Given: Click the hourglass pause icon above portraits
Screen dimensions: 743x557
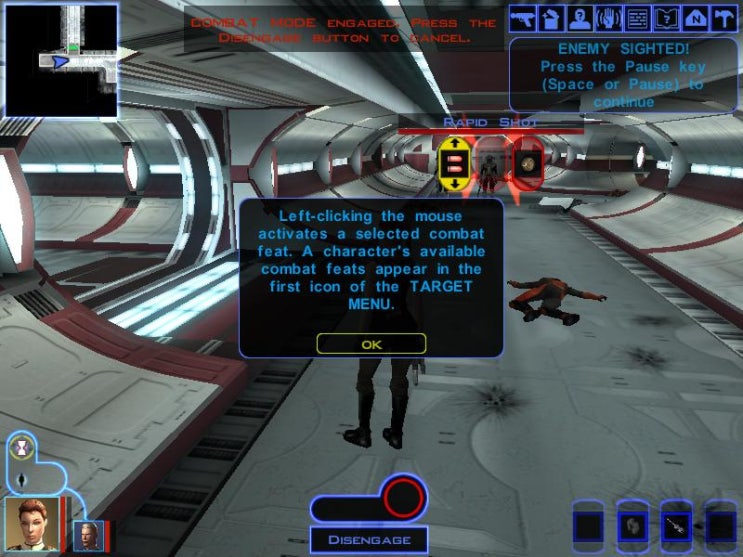Looking at the screenshot, I should click(x=22, y=447).
